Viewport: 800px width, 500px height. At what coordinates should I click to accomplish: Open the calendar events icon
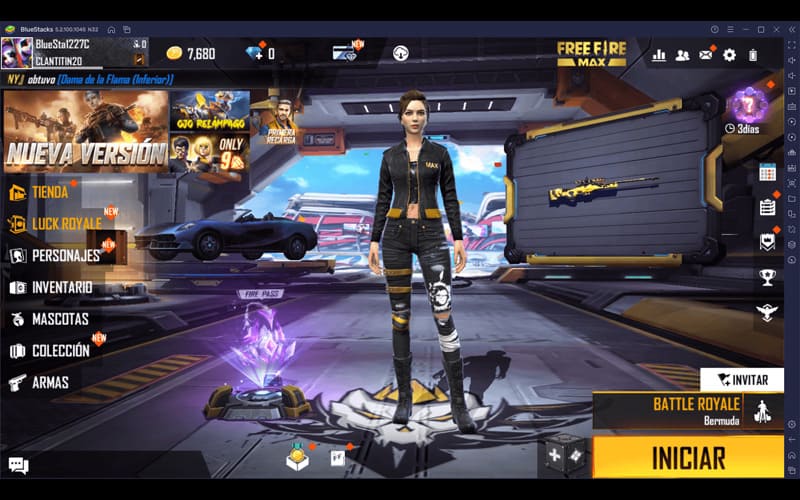click(767, 172)
